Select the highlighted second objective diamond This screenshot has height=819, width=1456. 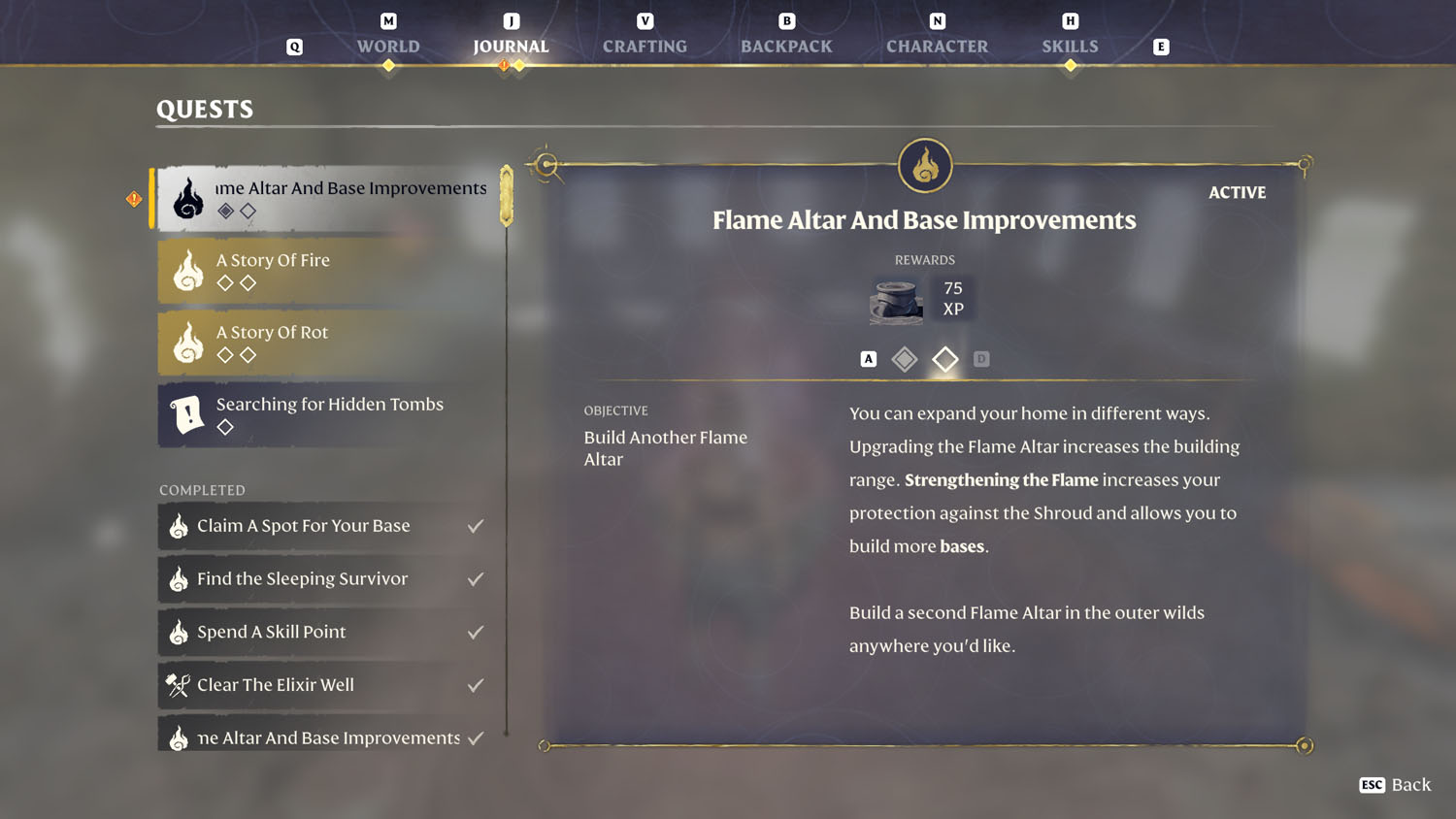[944, 359]
